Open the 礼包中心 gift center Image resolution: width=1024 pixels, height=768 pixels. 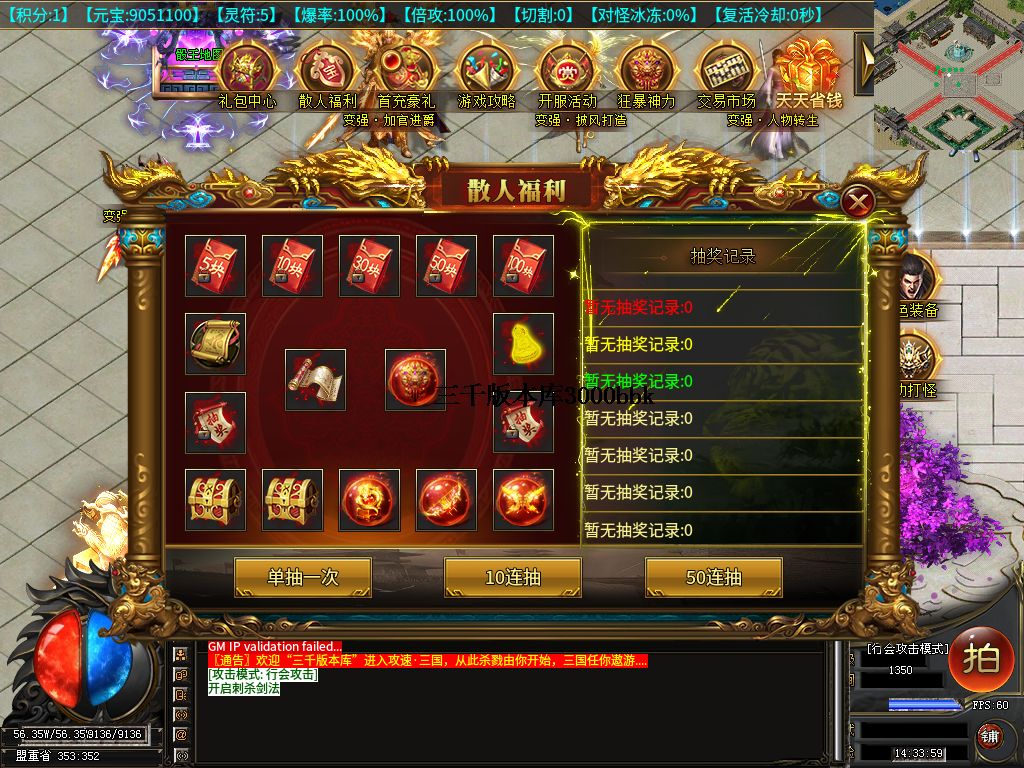click(247, 69)
